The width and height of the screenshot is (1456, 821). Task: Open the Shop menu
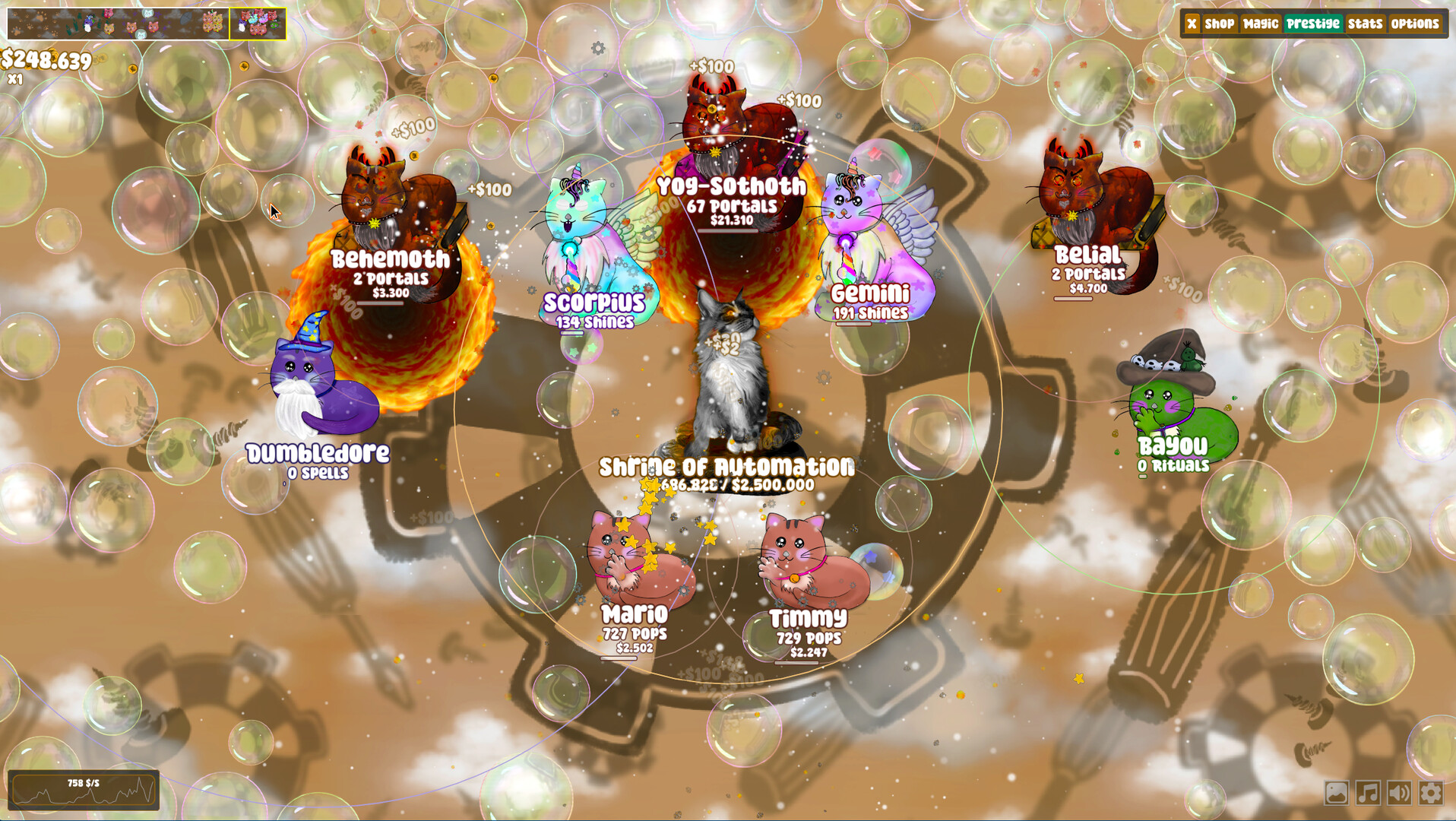tap(1219, 24)
